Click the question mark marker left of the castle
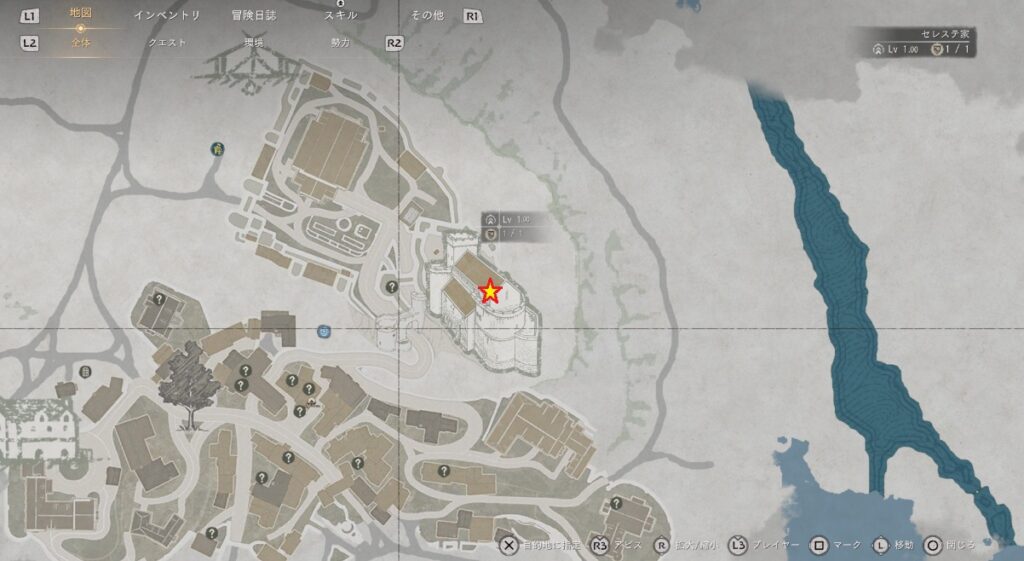 (x=392, y=285)
